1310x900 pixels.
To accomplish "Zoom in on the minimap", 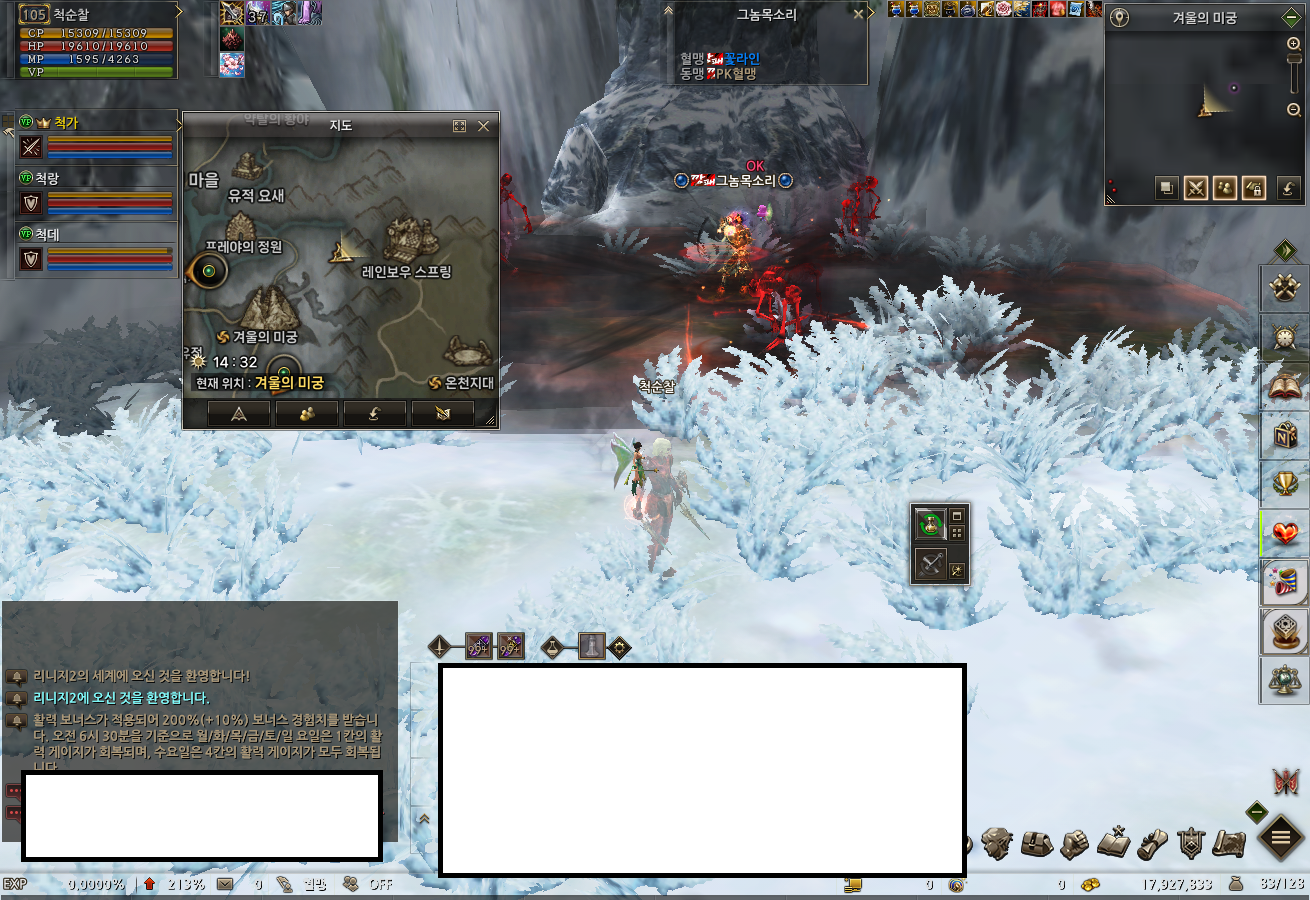I will pos(1294,44).
